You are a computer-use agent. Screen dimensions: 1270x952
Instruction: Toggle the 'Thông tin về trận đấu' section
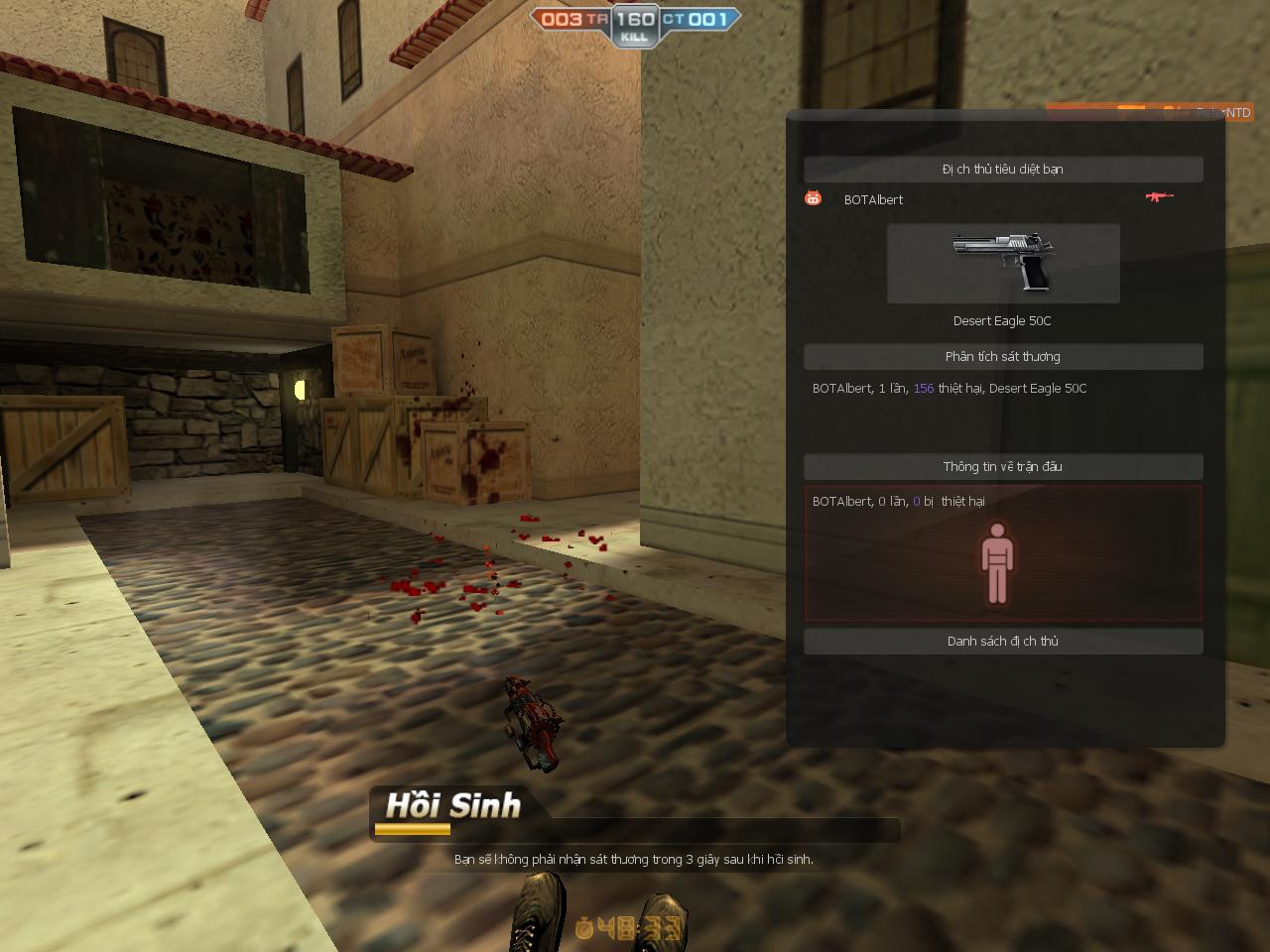(1003, 466)
